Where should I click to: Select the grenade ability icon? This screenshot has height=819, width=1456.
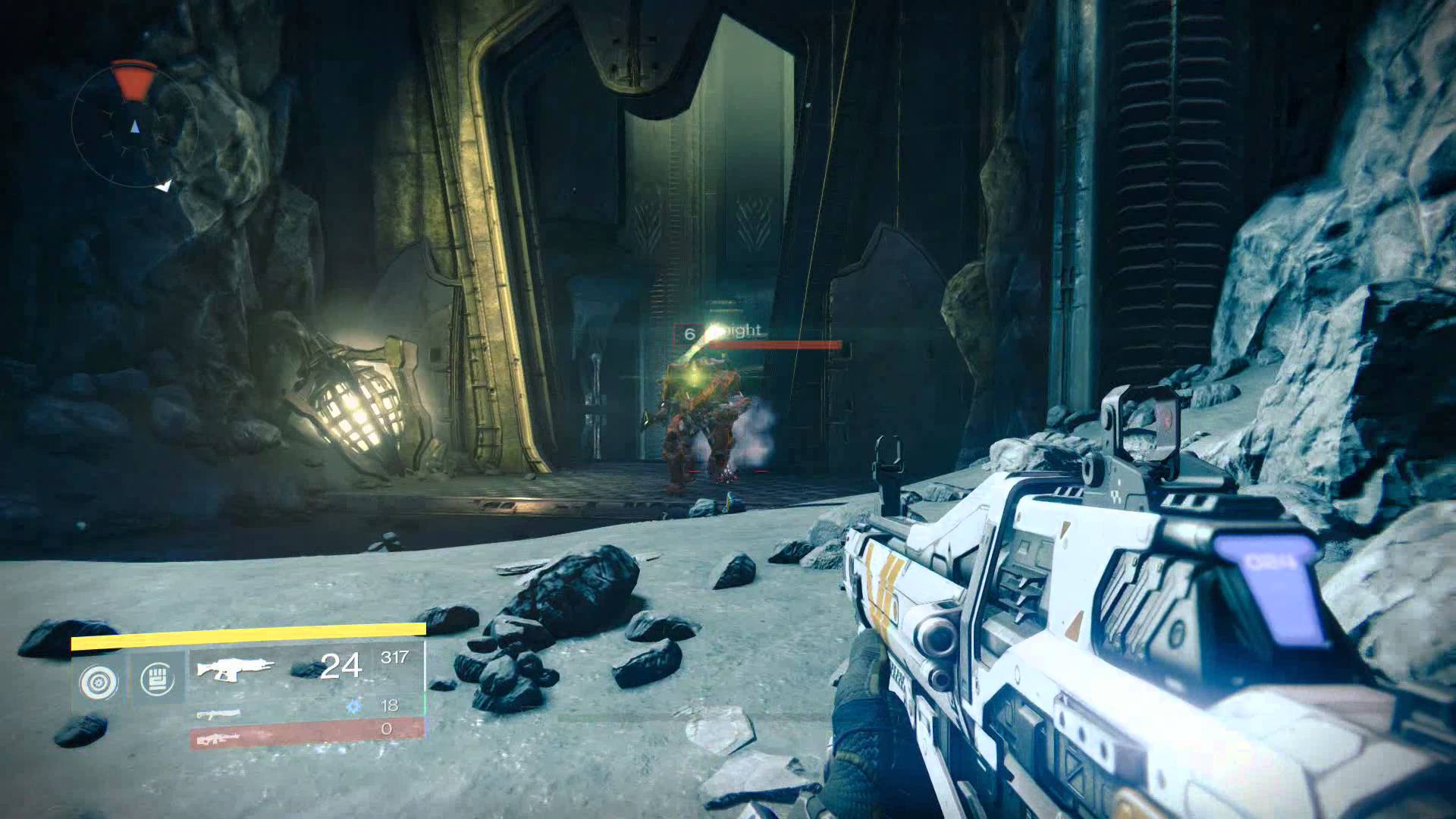point(99,682)
